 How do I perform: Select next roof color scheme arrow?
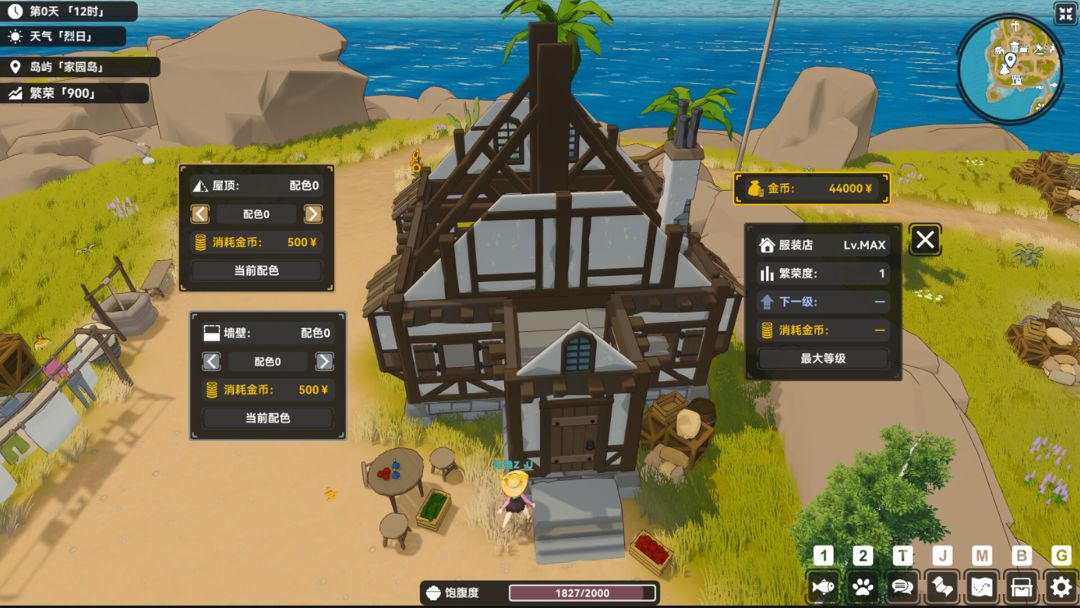tap(313, 214)
